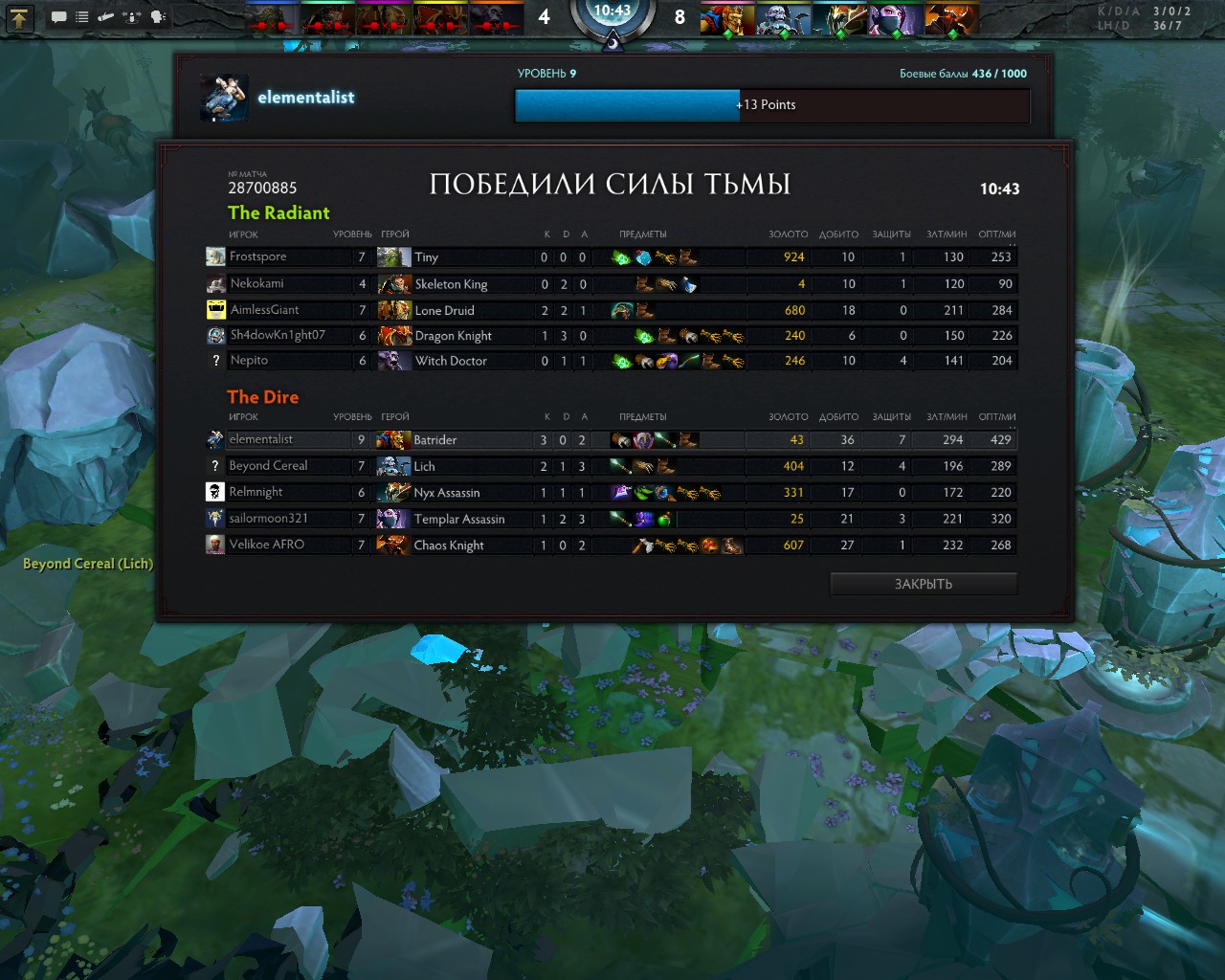Select Templar Assassin portrait in top bar
The width and height of the screenshot is (1225, 980).
click(x=894, y=19)
